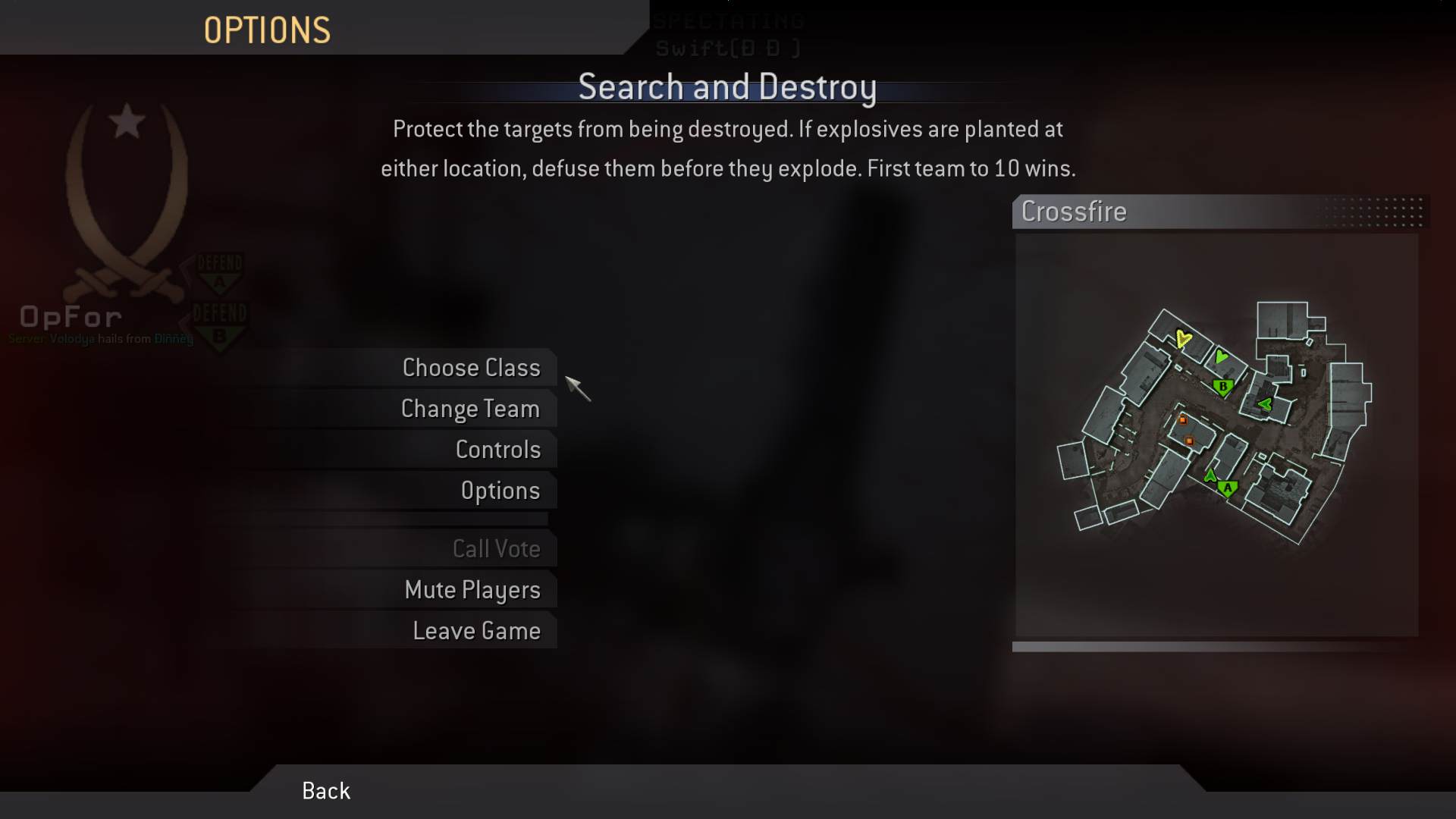This screenshot has width=1456, height=819.
Task: Select Change Team option
Action: tap(470, 409)
